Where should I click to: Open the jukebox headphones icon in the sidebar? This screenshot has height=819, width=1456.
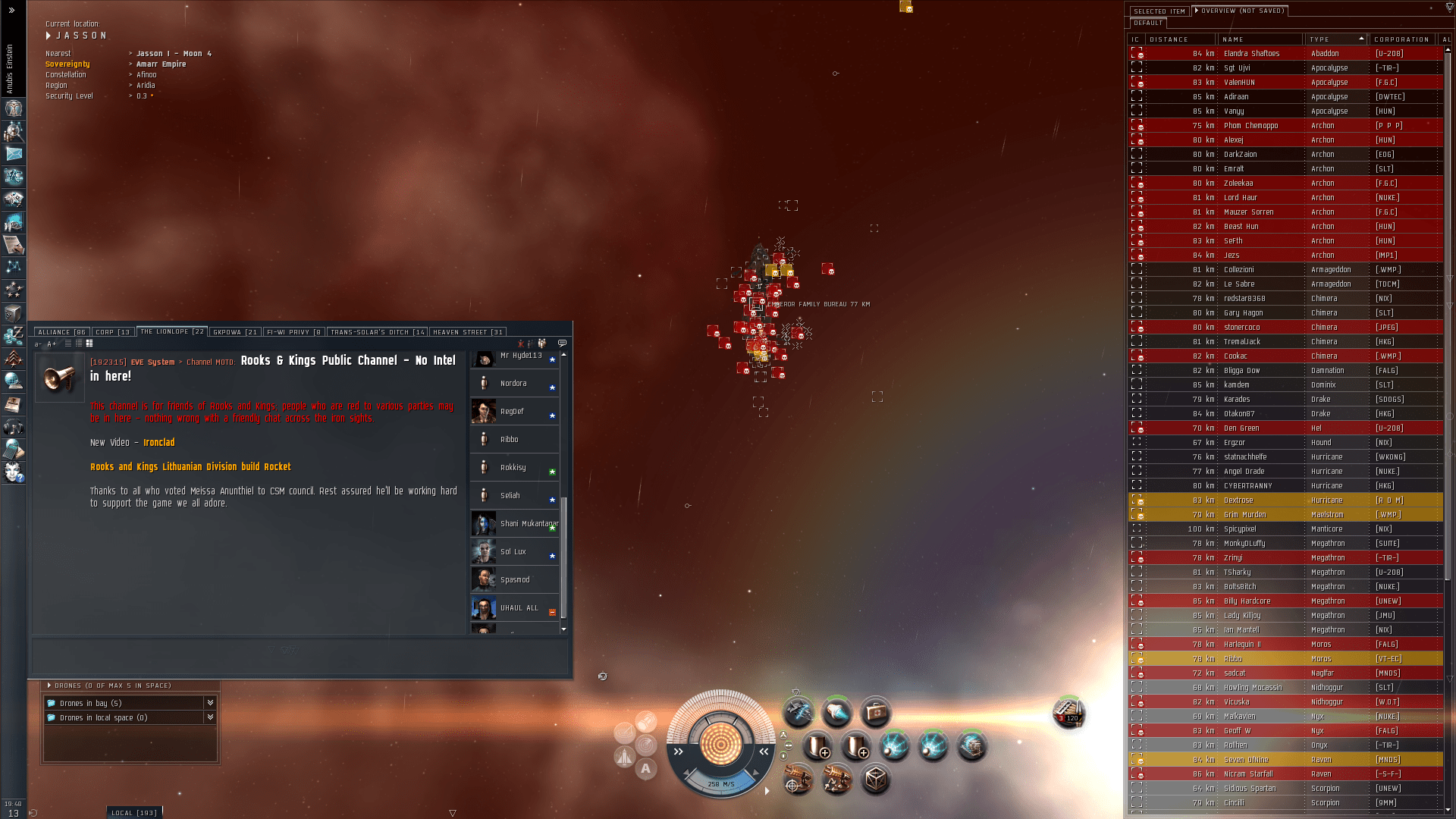click(14, 426)
